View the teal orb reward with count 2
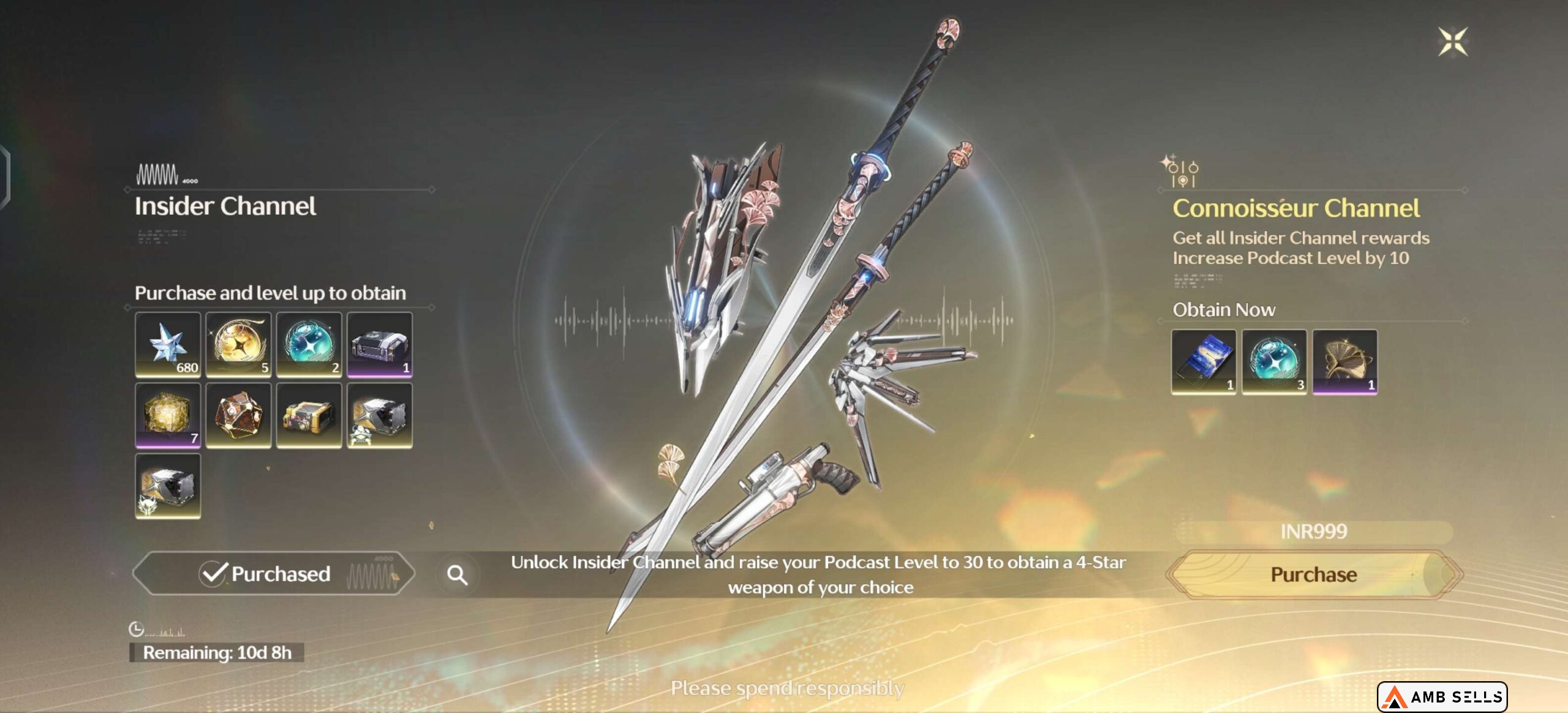The image size is (1568, 713). [309, 344]
